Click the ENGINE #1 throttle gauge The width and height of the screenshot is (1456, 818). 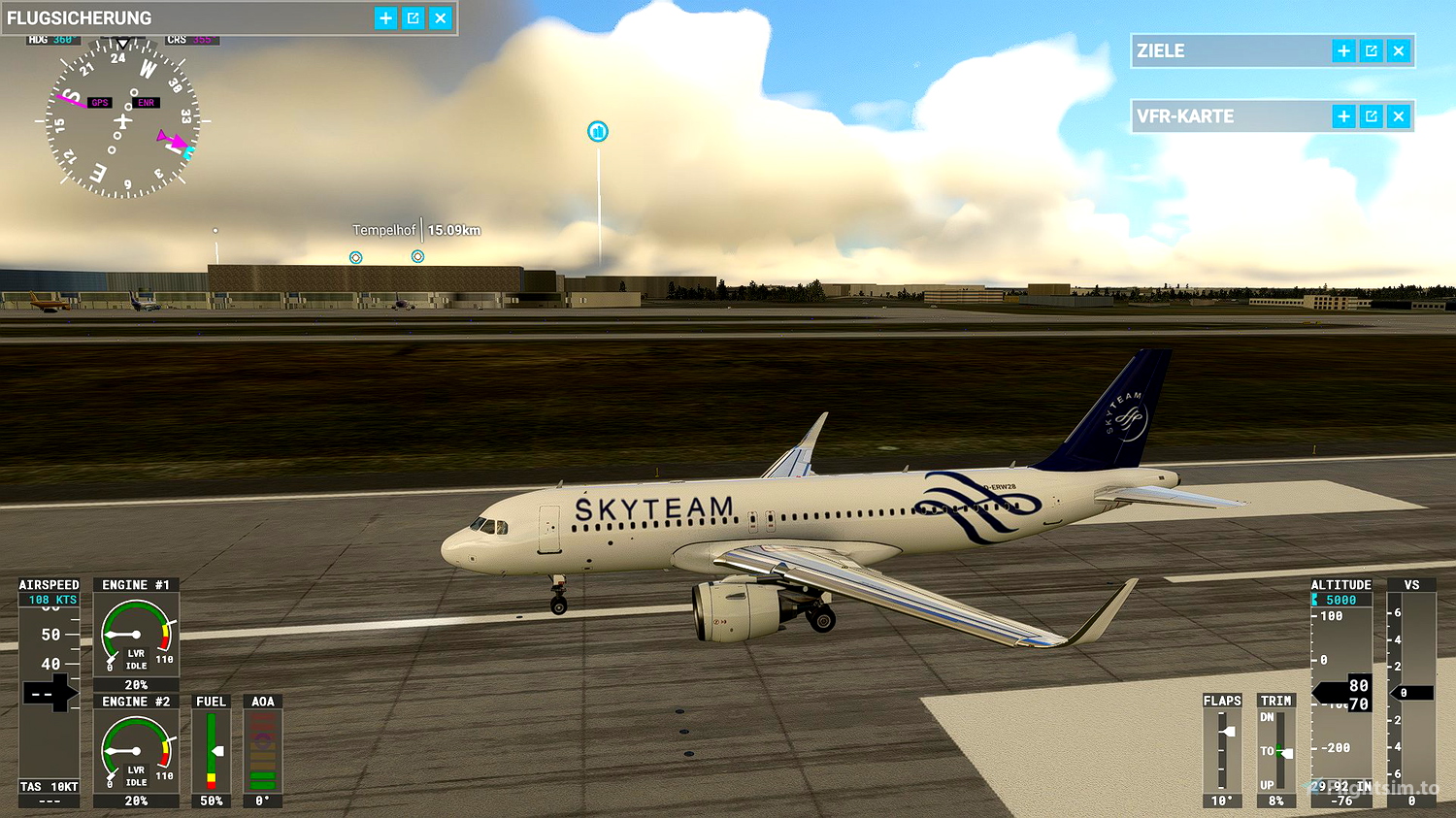point(135,631)
